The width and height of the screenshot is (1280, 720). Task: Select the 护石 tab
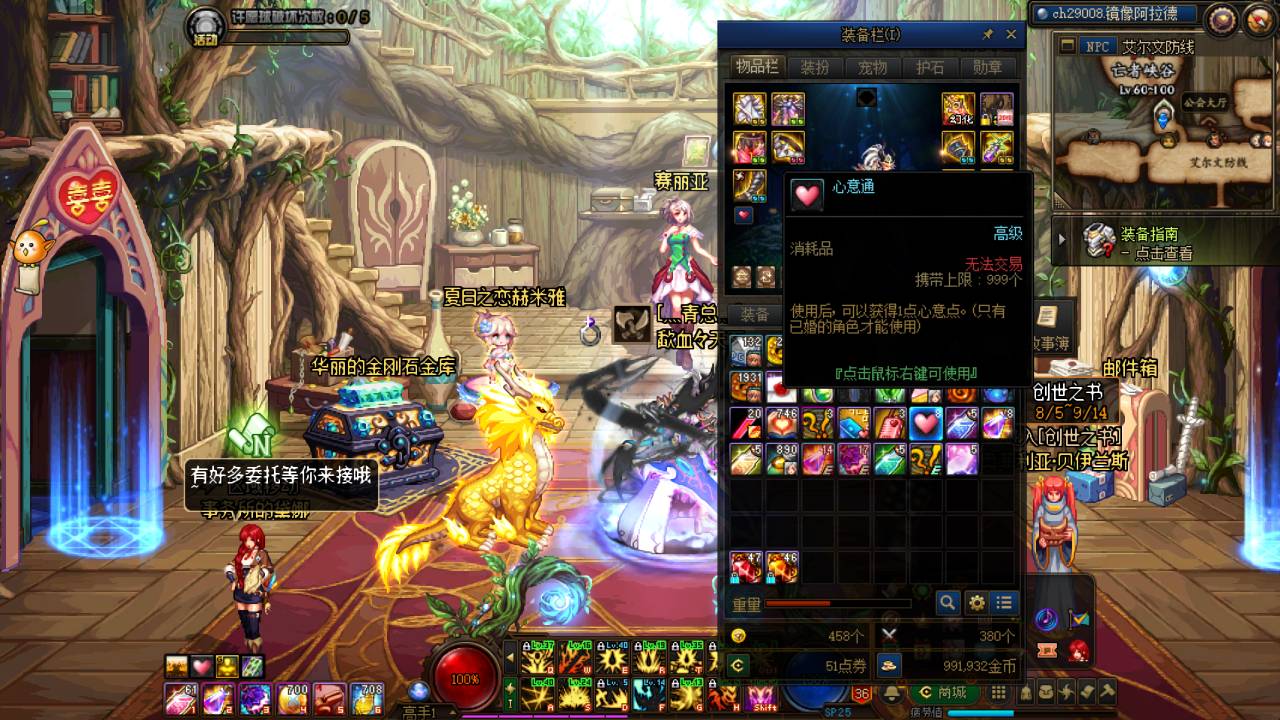tap(930, 68)
